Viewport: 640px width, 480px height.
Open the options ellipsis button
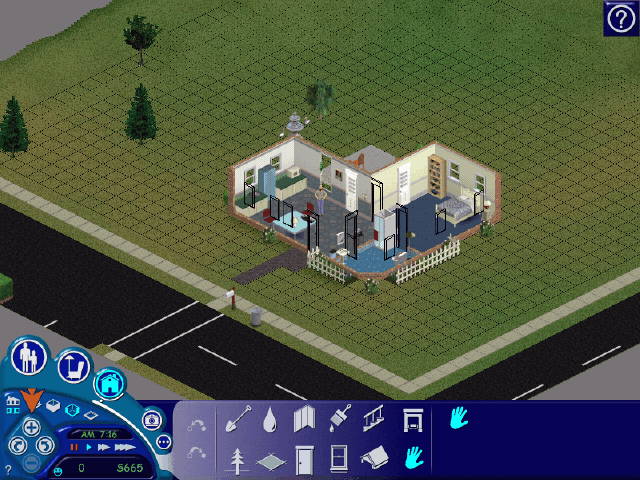163,443
